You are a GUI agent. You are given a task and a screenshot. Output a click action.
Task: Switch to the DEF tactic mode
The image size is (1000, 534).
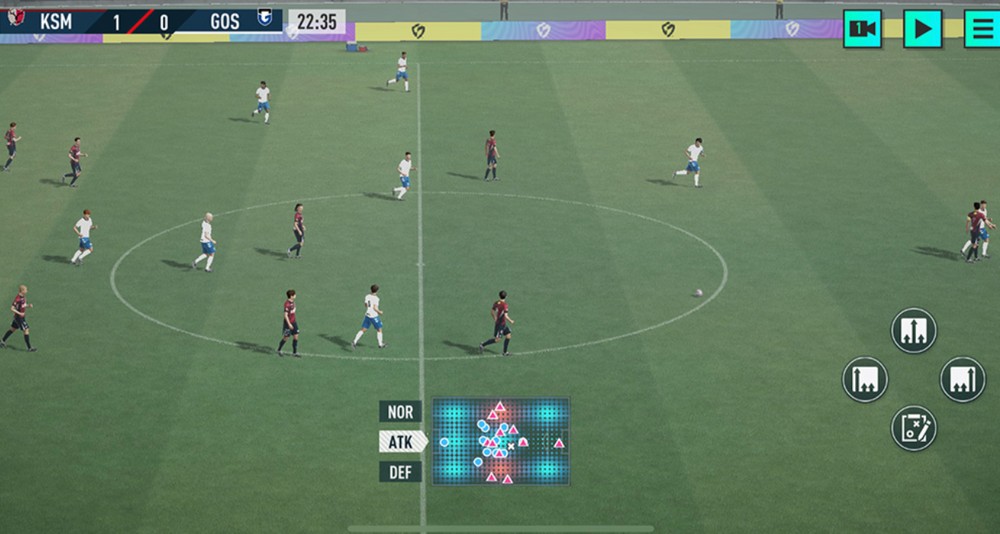click(x=400, y=472)
